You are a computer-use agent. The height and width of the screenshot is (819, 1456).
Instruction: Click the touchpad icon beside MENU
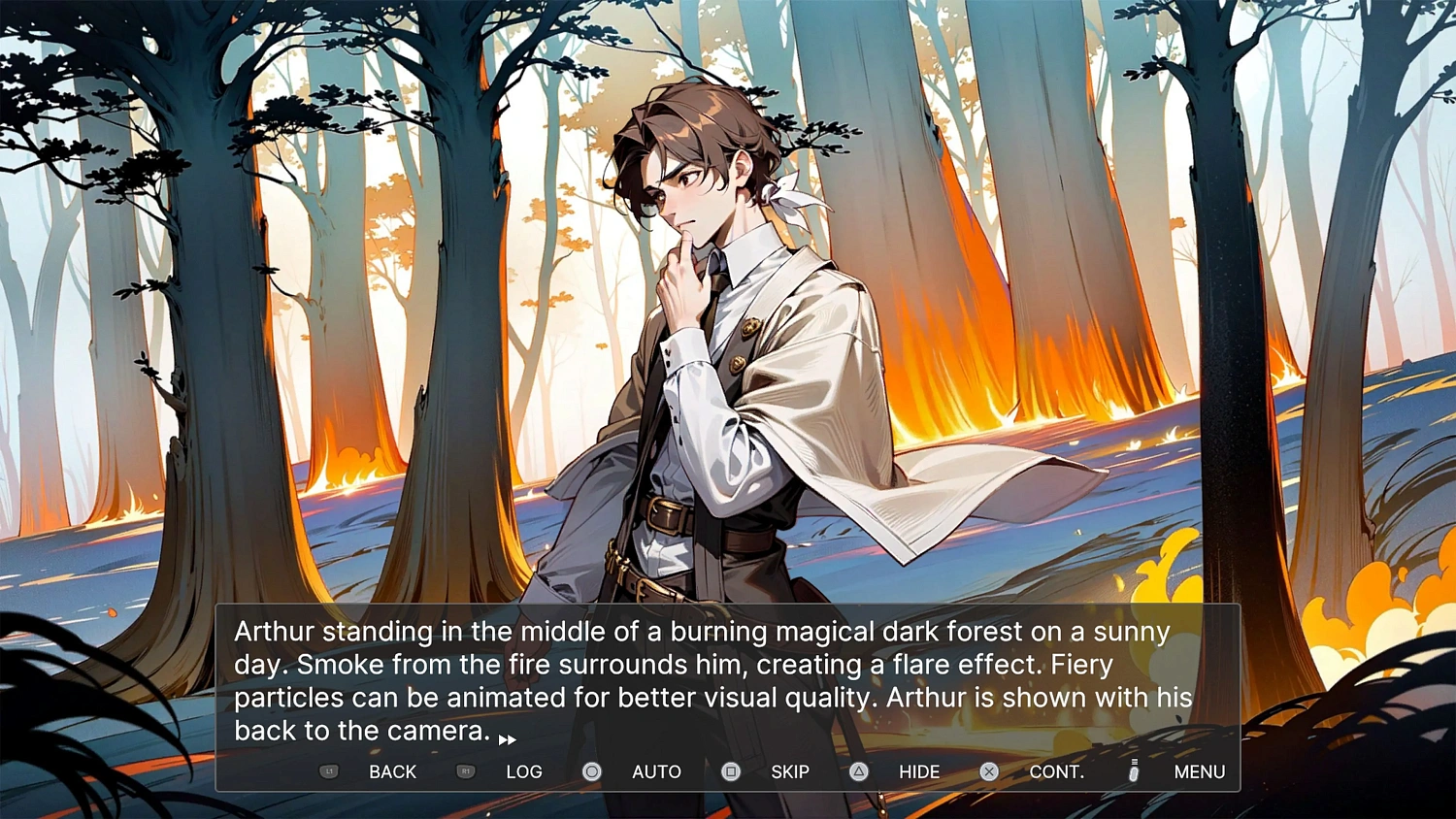[x=1132, y=771]
